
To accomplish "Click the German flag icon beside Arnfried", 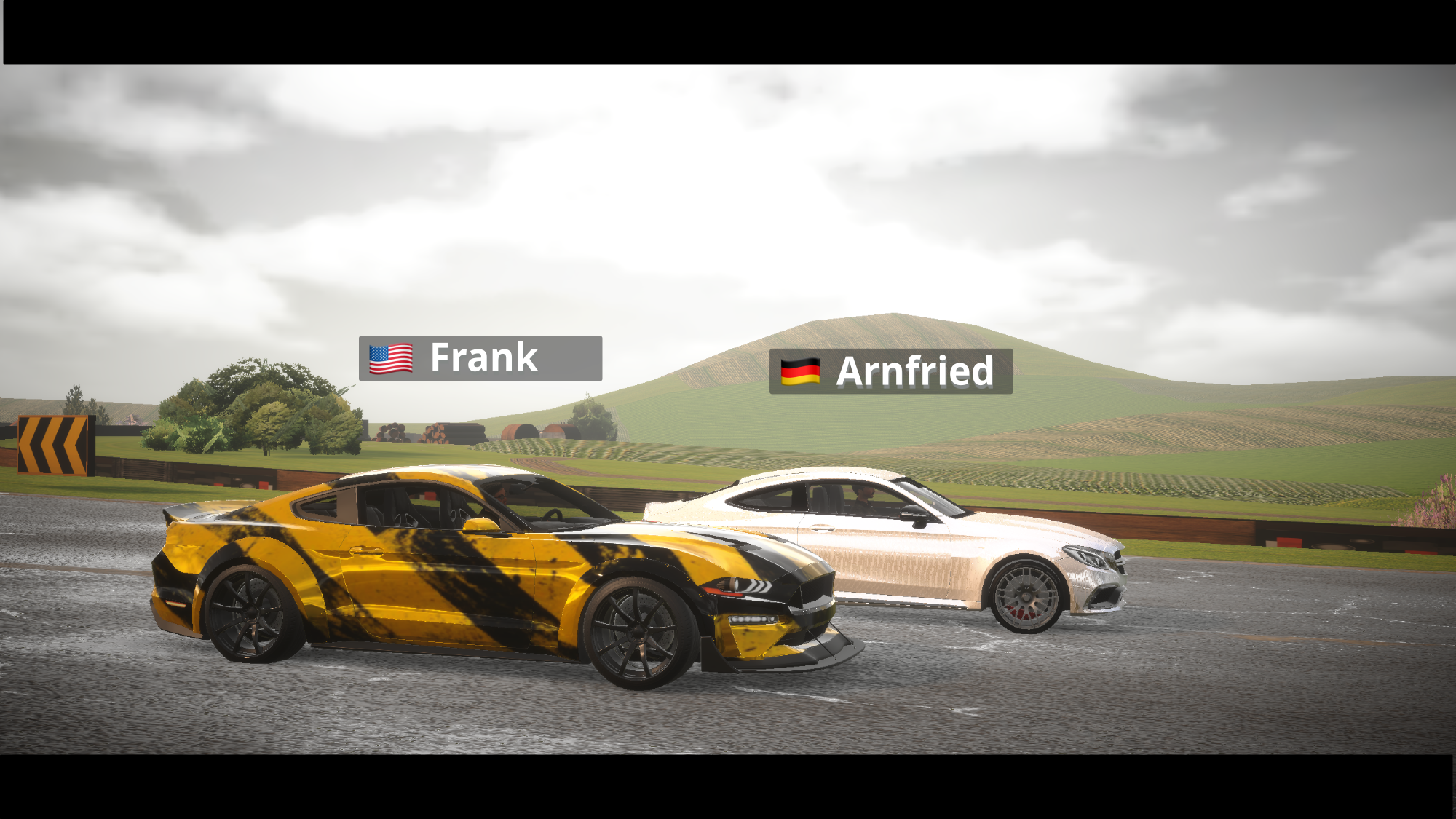I will 801,373.
